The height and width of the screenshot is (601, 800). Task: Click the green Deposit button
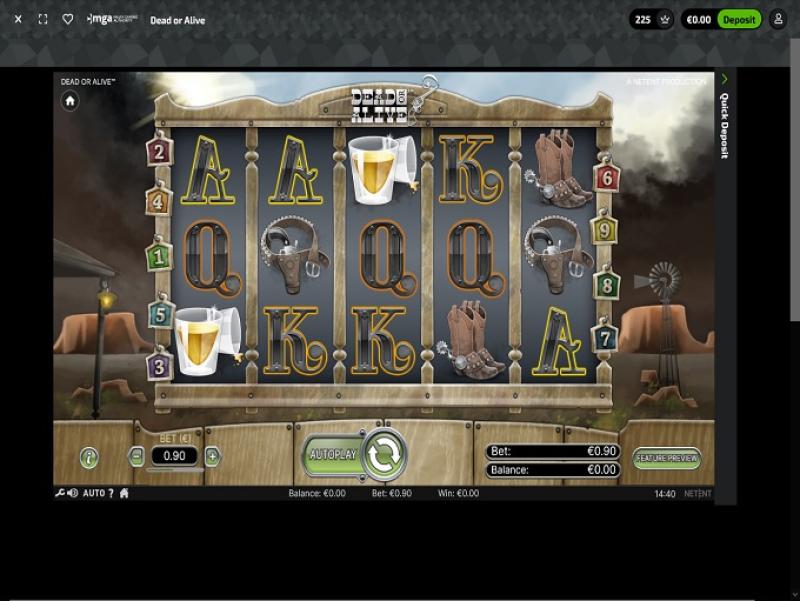point(739,19)
